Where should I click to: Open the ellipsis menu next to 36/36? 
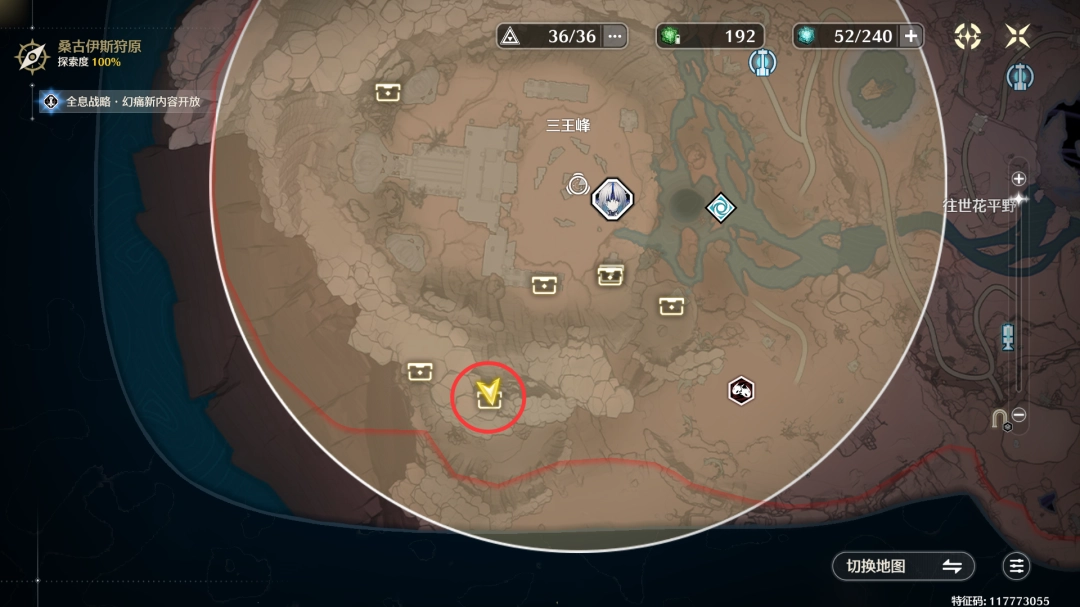point(615,36)
